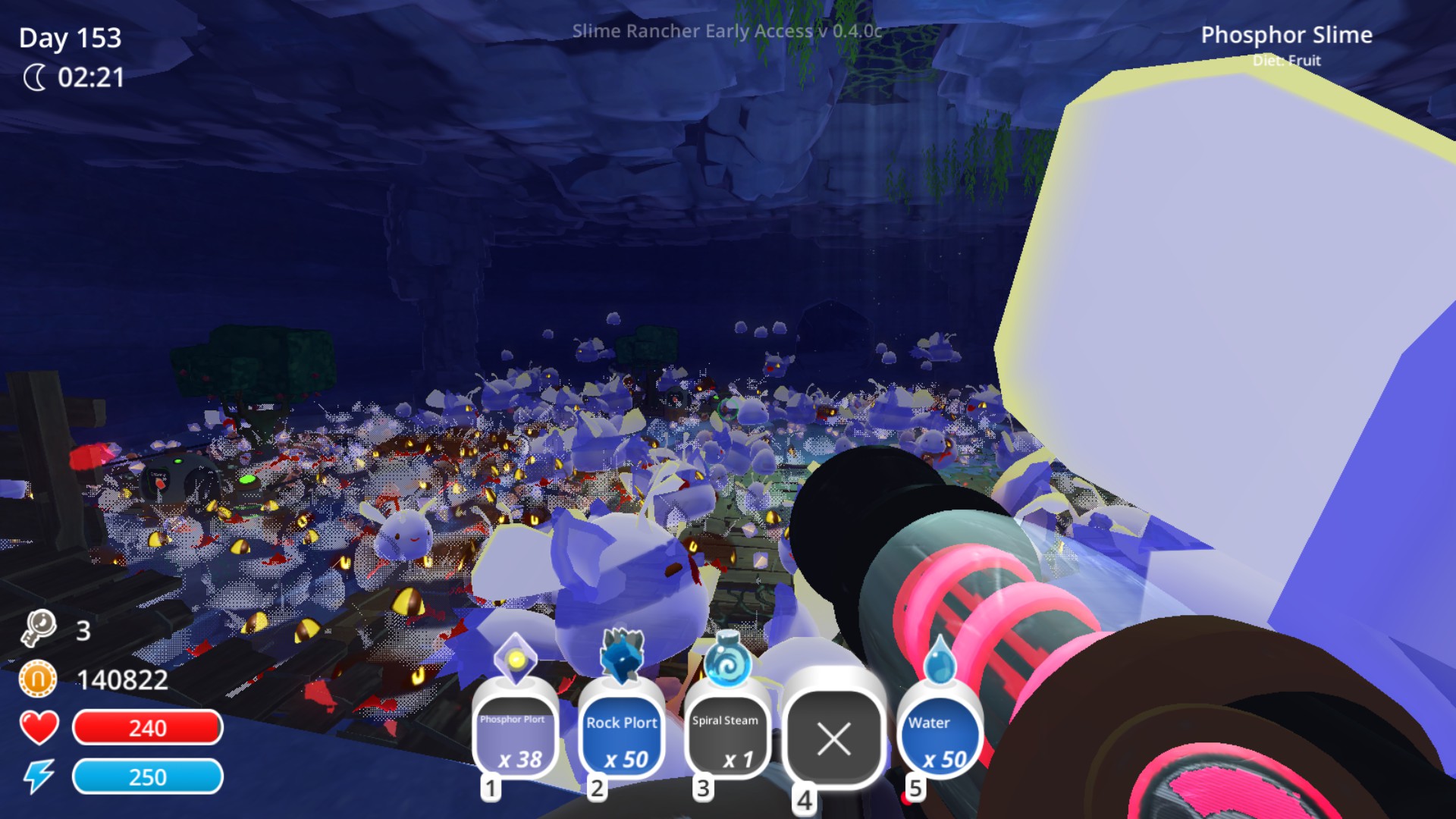Click the heart health icon
Viewport: 1456px width, 819px height.
(x=38, y=728)
